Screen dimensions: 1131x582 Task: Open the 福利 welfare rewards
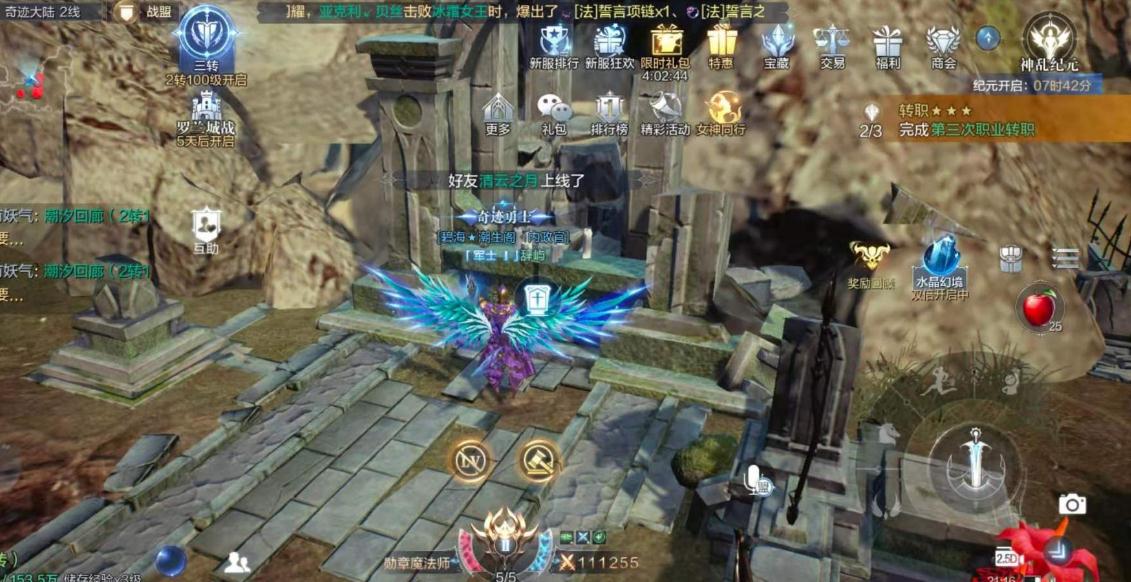coord(887,45)
